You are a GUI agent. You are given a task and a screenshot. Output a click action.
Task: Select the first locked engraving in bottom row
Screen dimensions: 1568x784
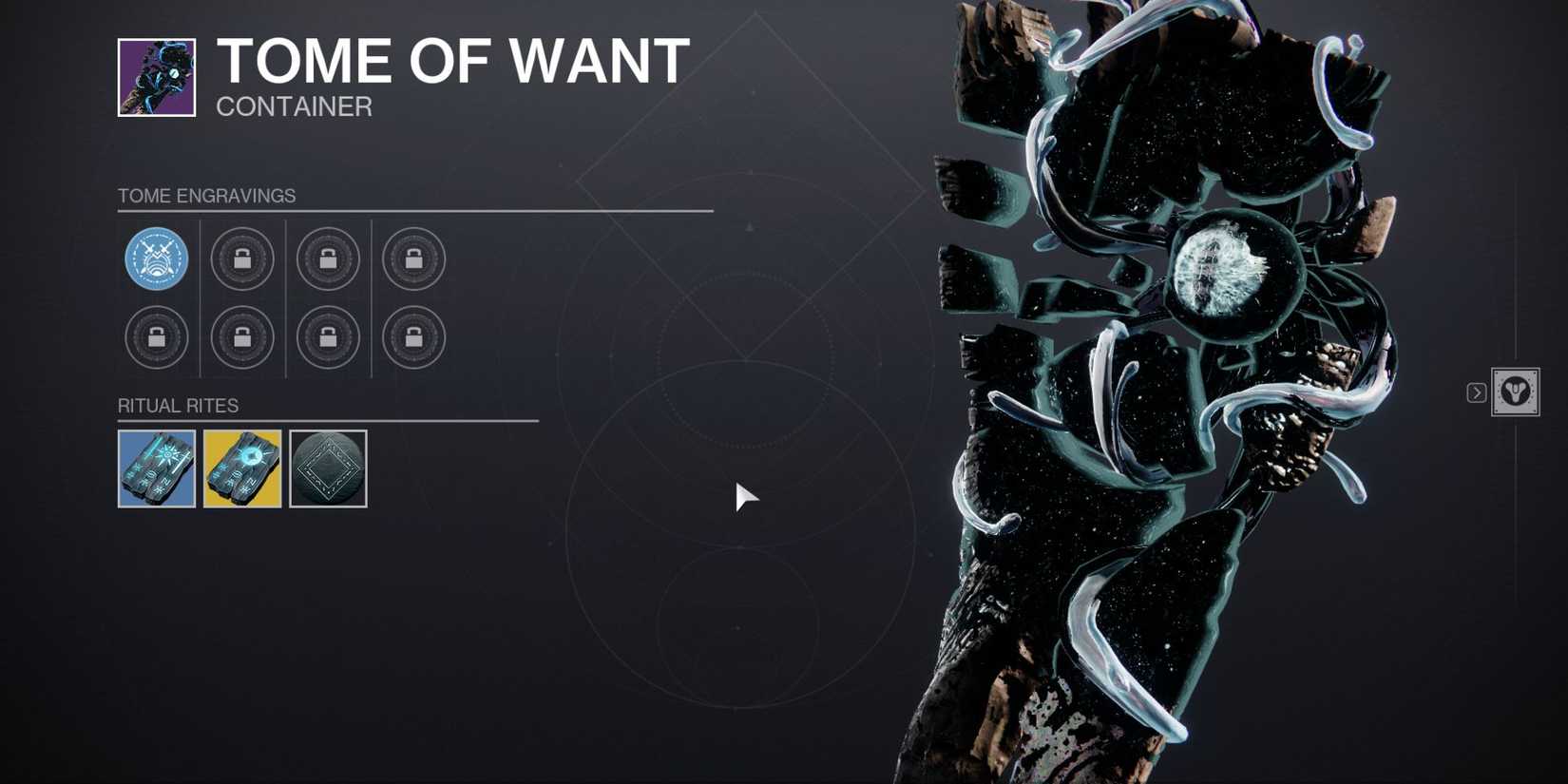pyautogui.click(x=157, y=337)
